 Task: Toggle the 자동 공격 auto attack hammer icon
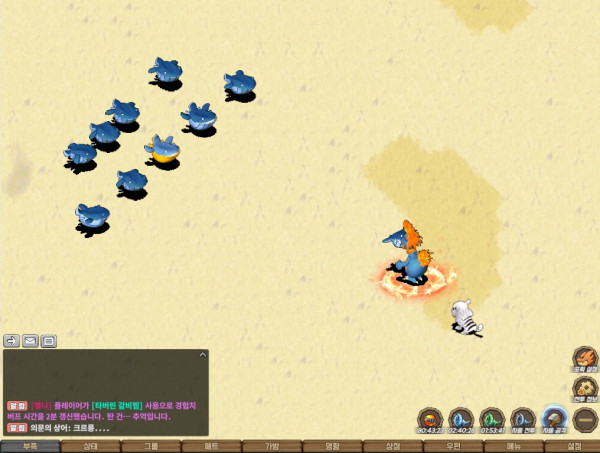pyautogui.click(x=554, y=419)
